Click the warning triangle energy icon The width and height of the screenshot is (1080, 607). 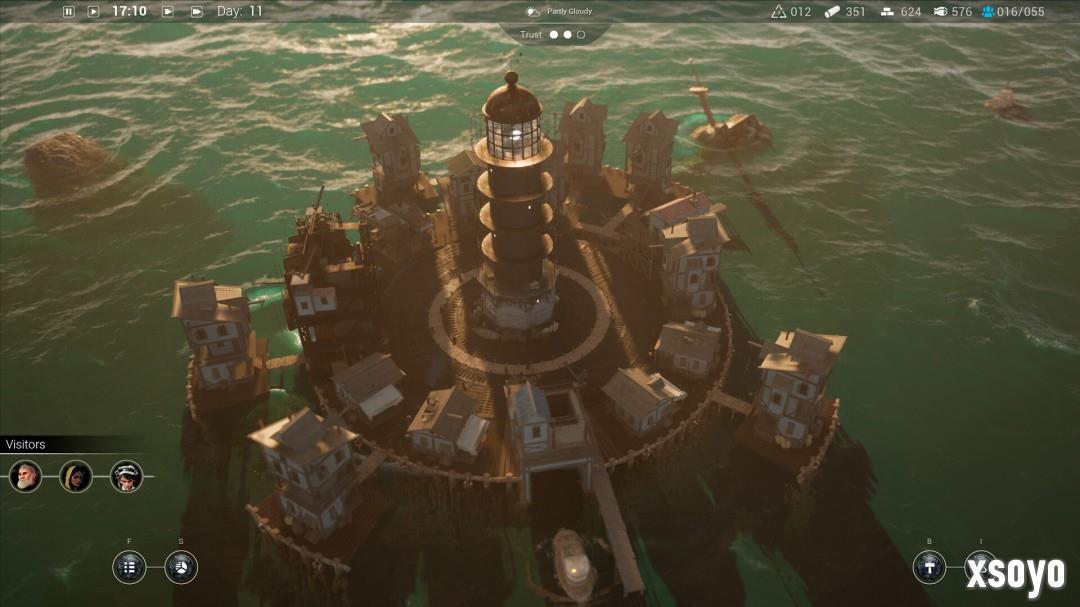779,12
